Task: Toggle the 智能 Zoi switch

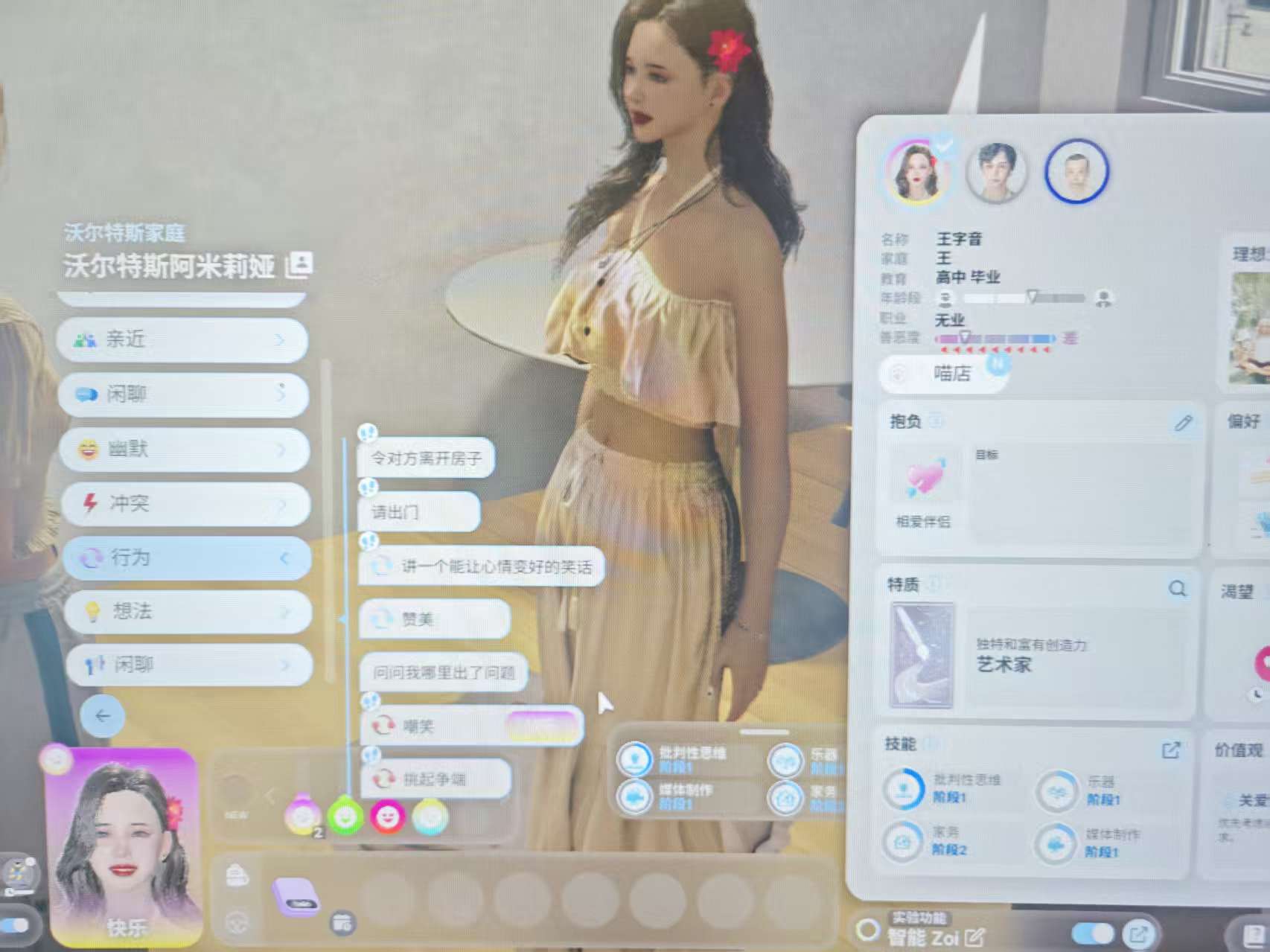Action: (x=1092, y=933)
